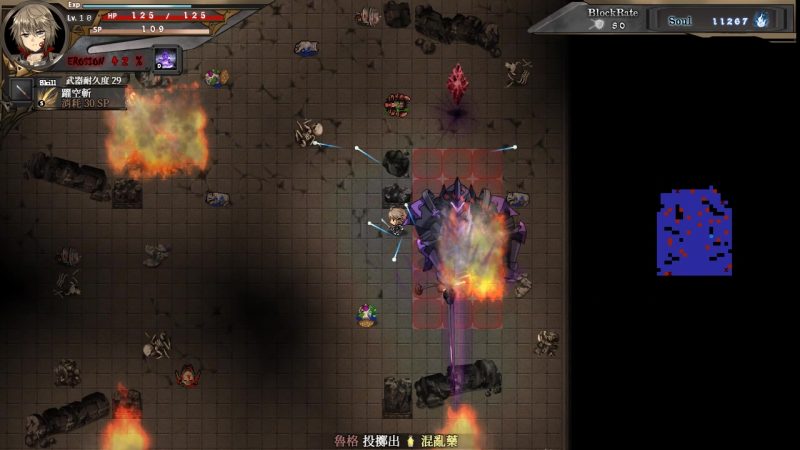Activate the 躍空斬 skill icon
This screenshot has width=800, height=450.
48,96
